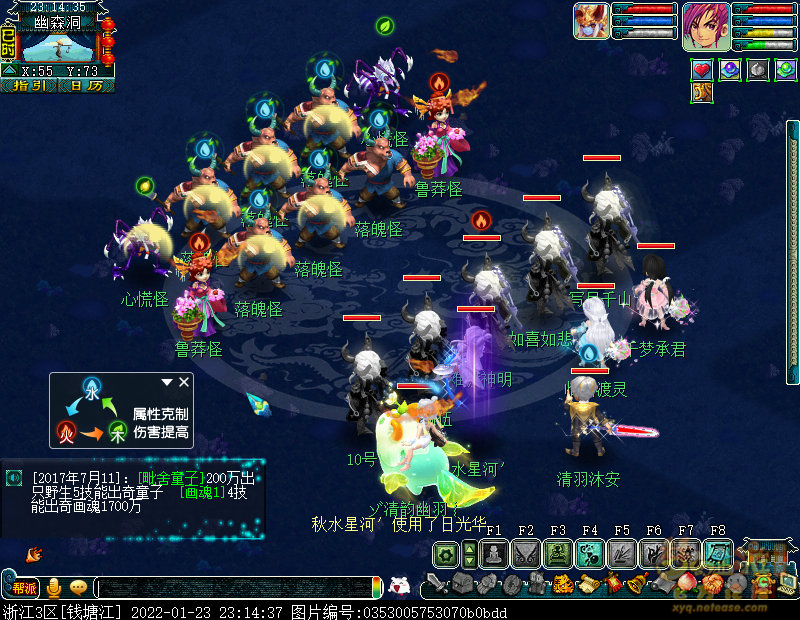Click the 幽森洞 minimap scene thumbnail
Image resolution: width=800 pixels, height=620 pixels.
(58, 47)
